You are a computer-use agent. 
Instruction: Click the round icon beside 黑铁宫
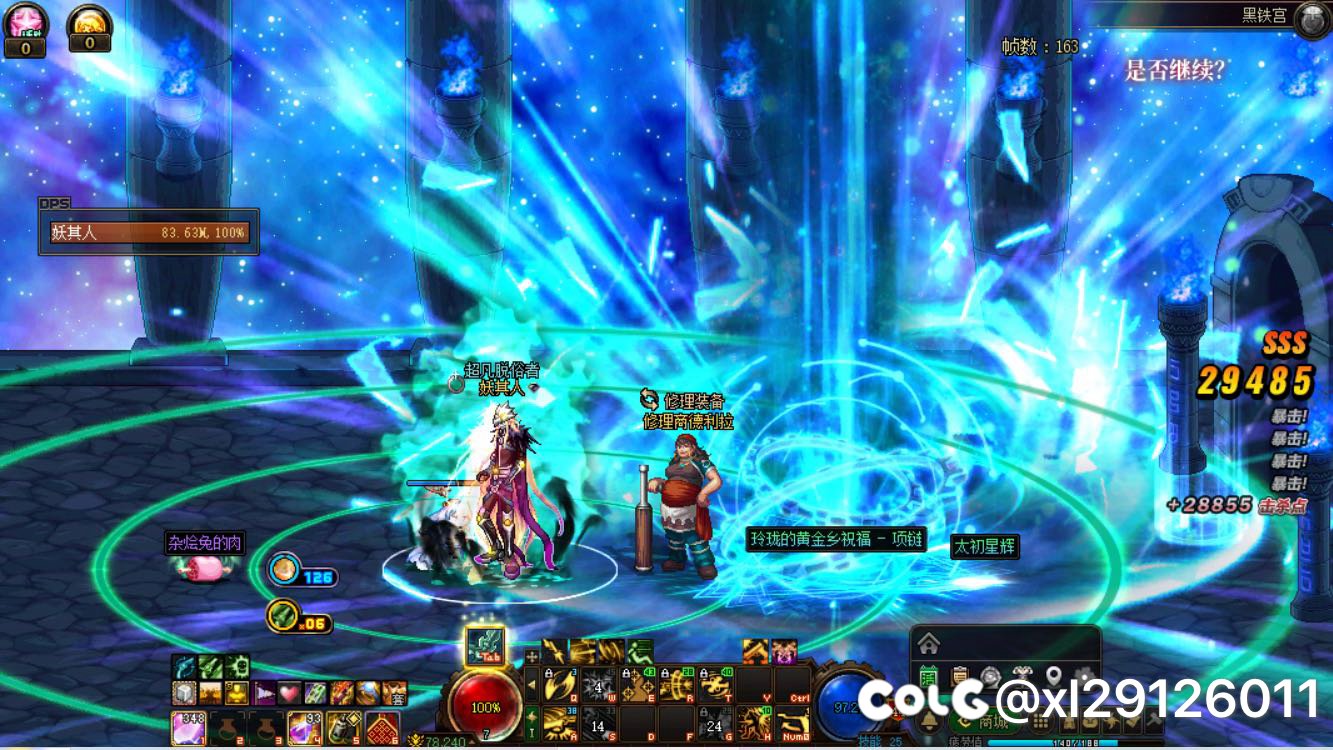1311,19
